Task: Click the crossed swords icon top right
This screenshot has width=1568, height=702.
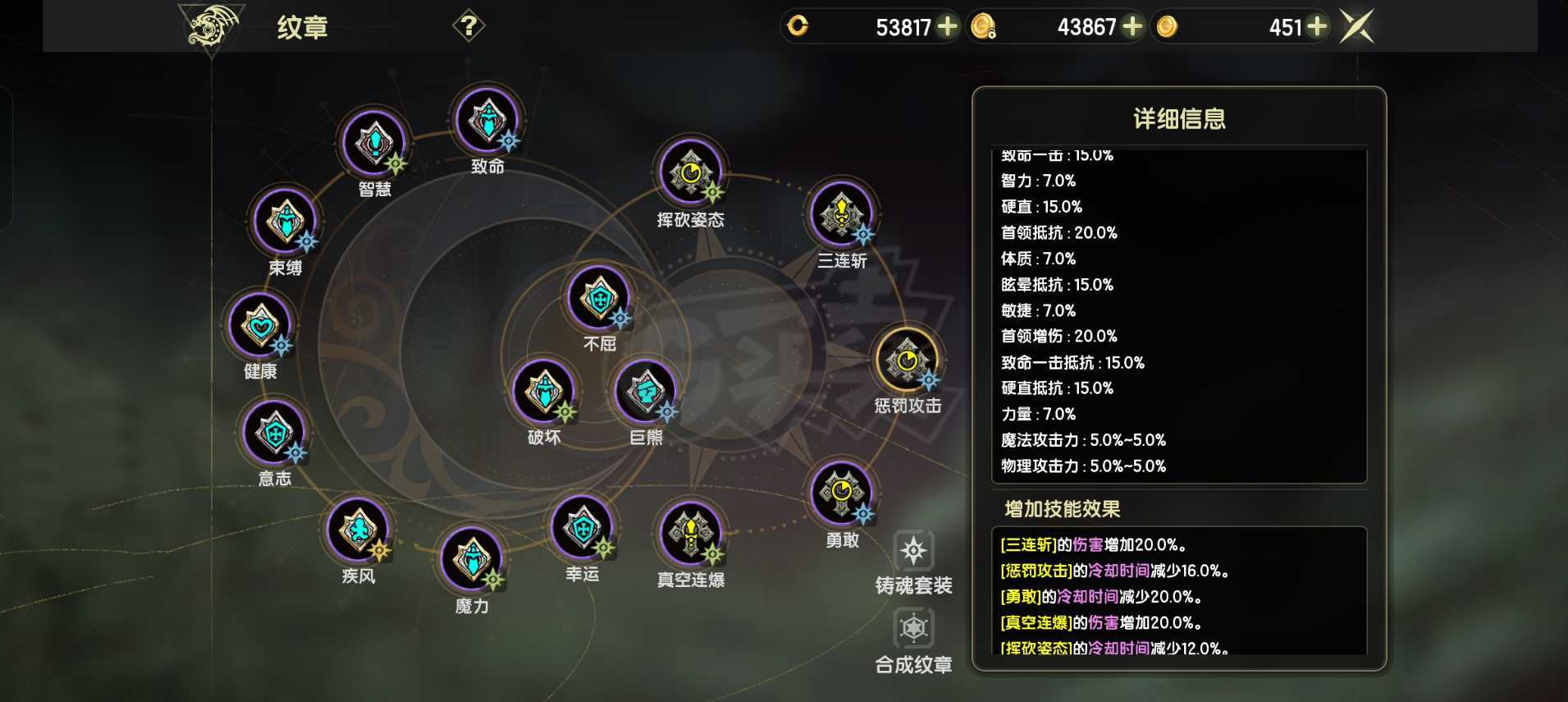Action: [1355, 25]
